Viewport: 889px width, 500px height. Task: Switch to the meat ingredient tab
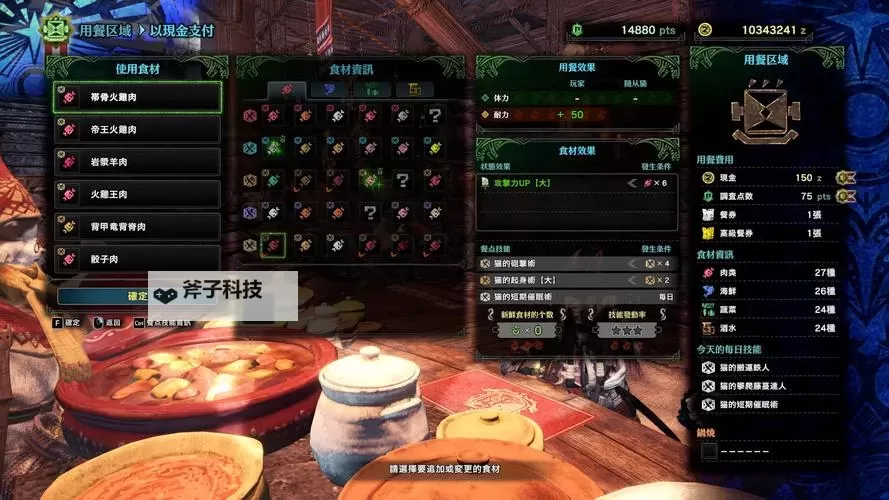(286, 90)
